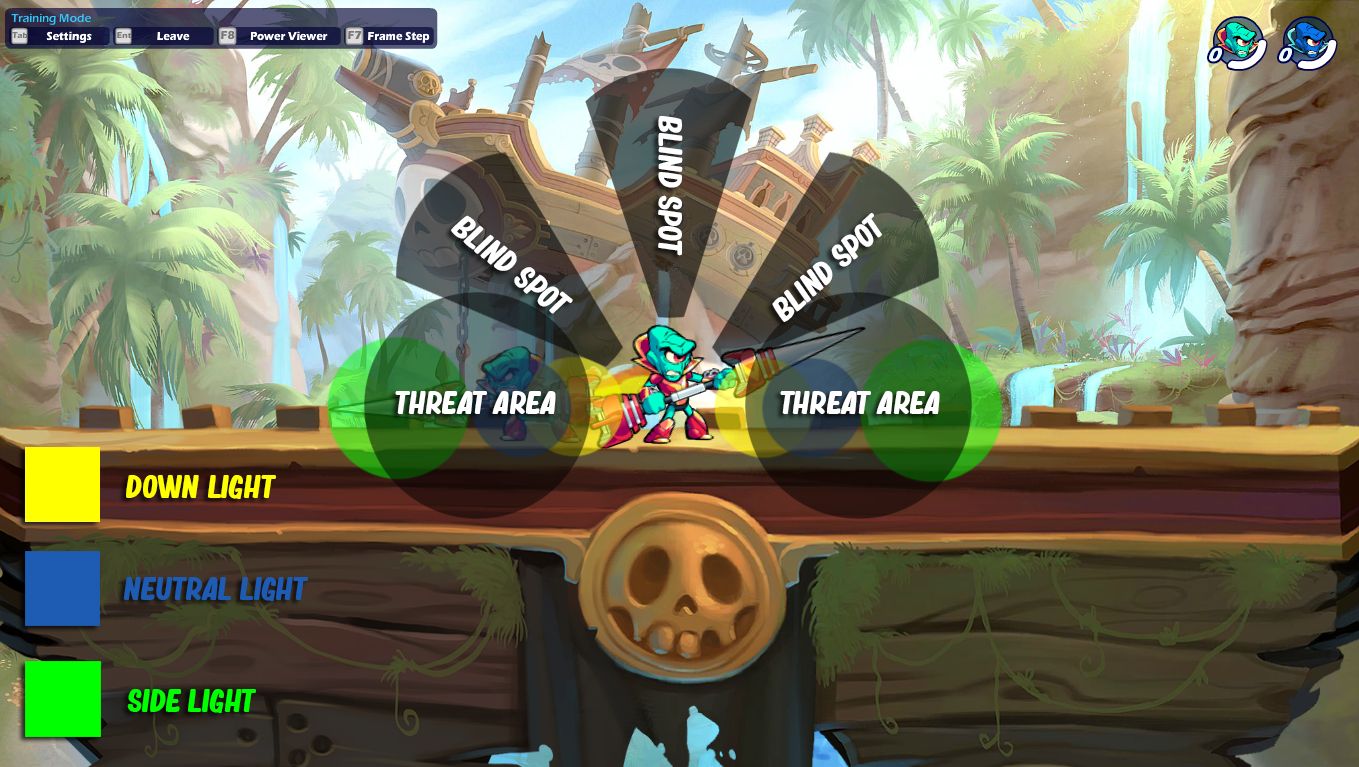Select the blue Neutral Light color swatch
Viewport: 1359px width, 767px height.
pos(62,589)
